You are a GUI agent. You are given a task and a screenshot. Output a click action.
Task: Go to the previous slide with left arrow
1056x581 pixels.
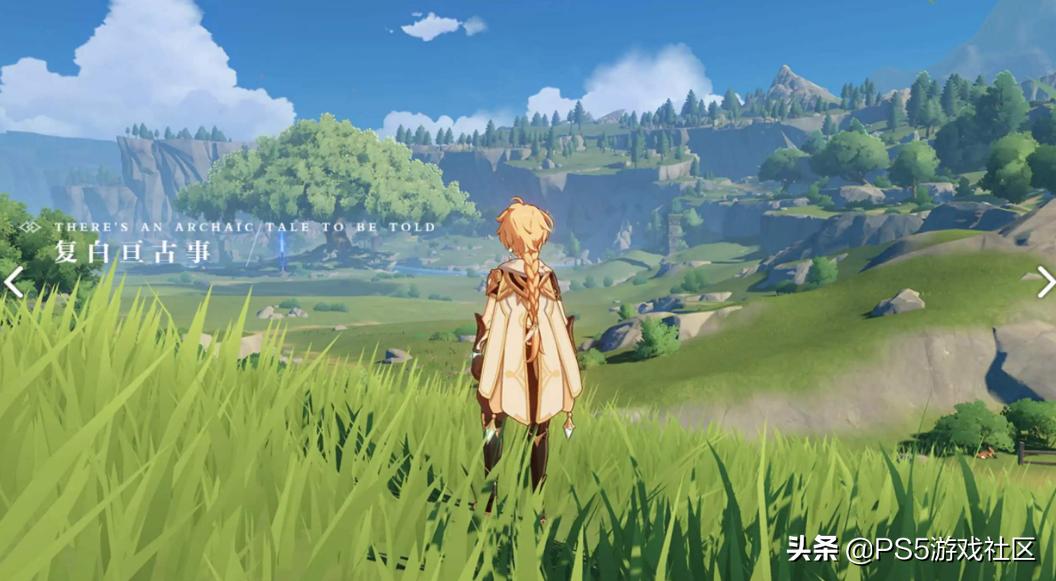[13, 282]
